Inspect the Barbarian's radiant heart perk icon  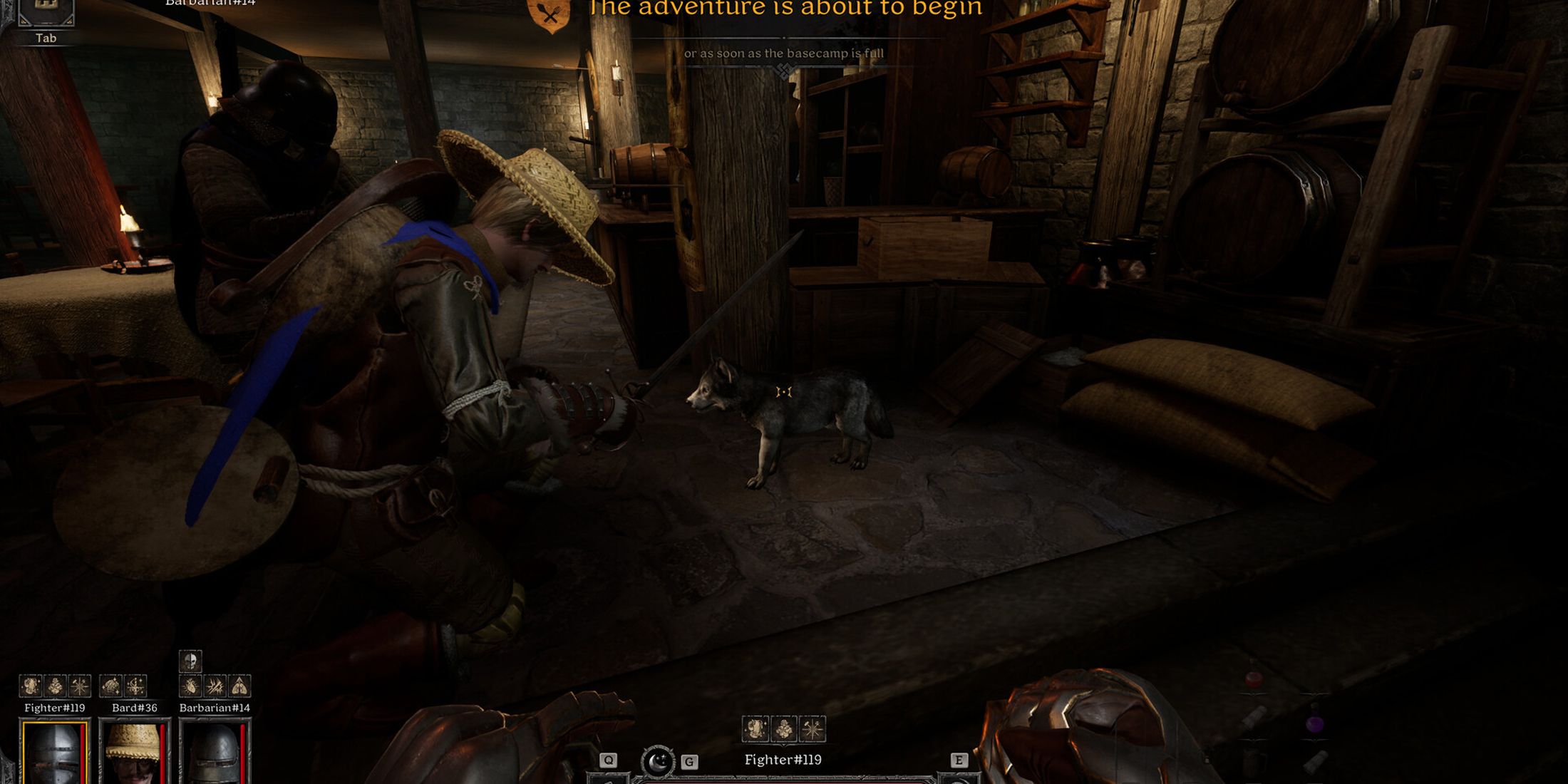190,686
